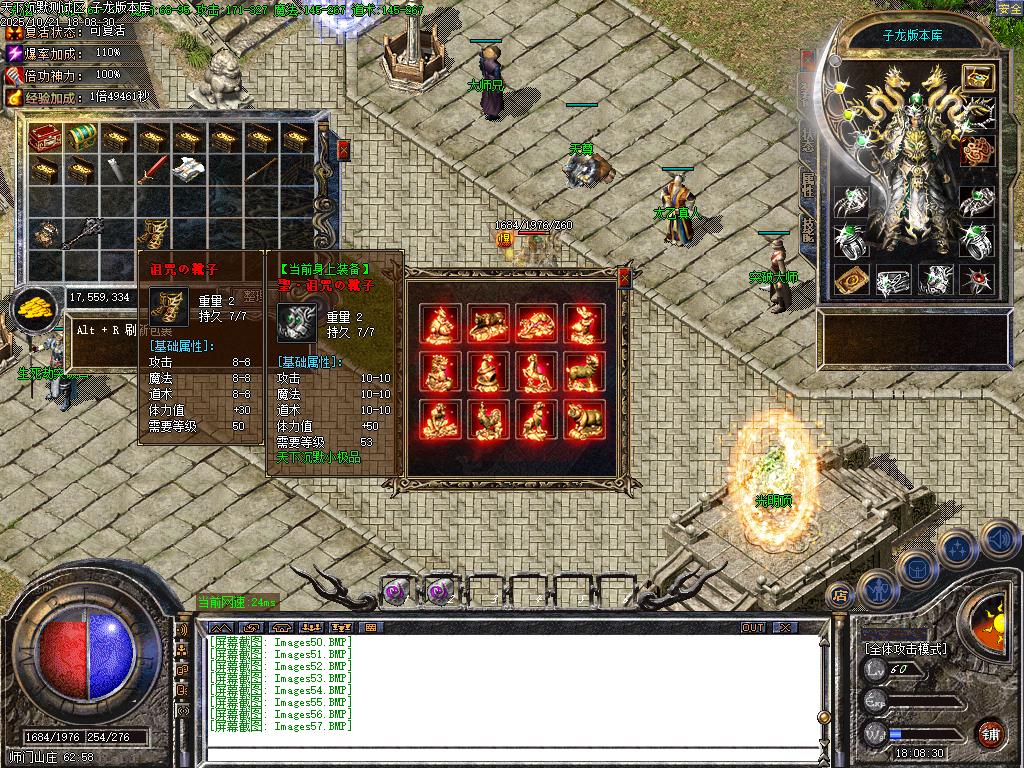The width and height of the screenshot is (1024, 768).
Task: Close the zodiac statue panel
Action: pyautogui.click(x=625, y=276)
